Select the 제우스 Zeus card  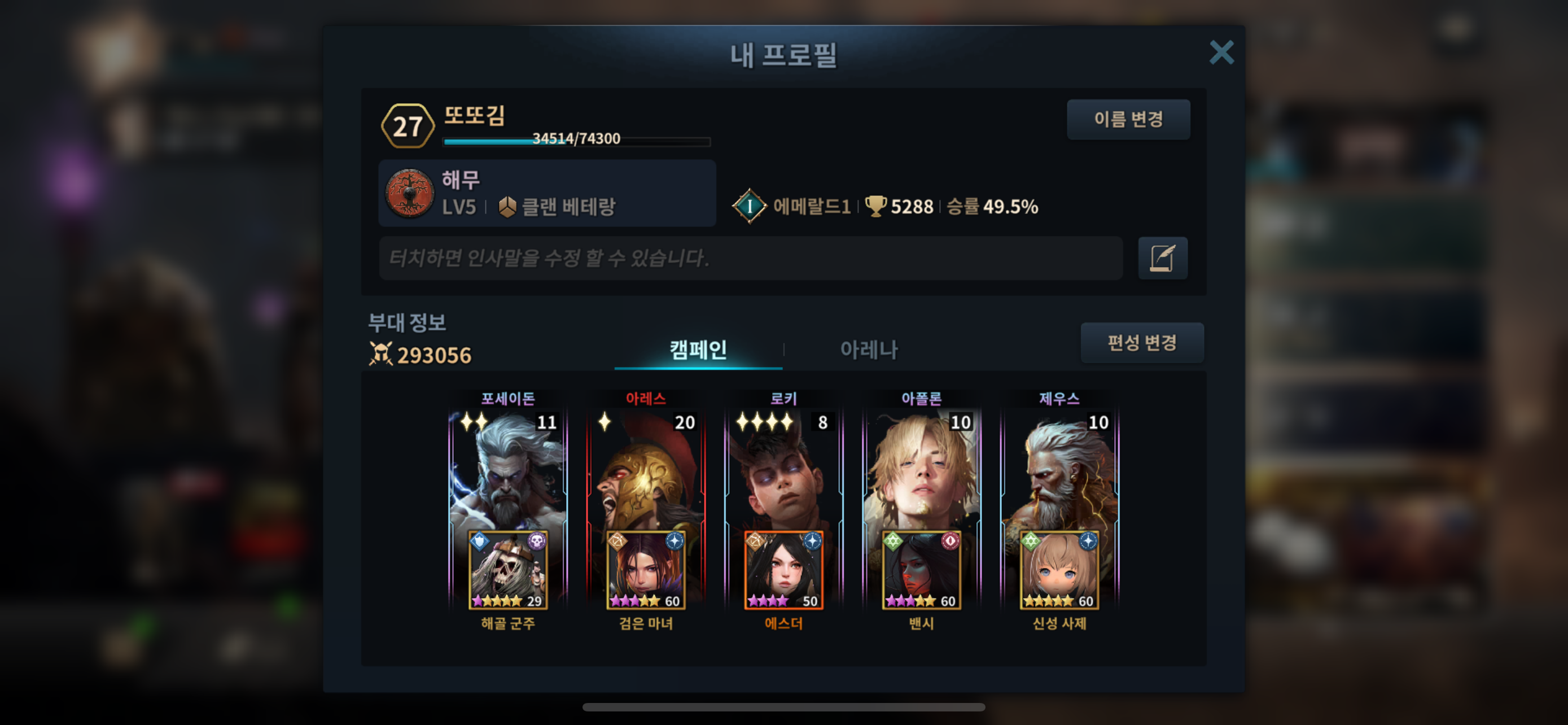click(1059, 469)
